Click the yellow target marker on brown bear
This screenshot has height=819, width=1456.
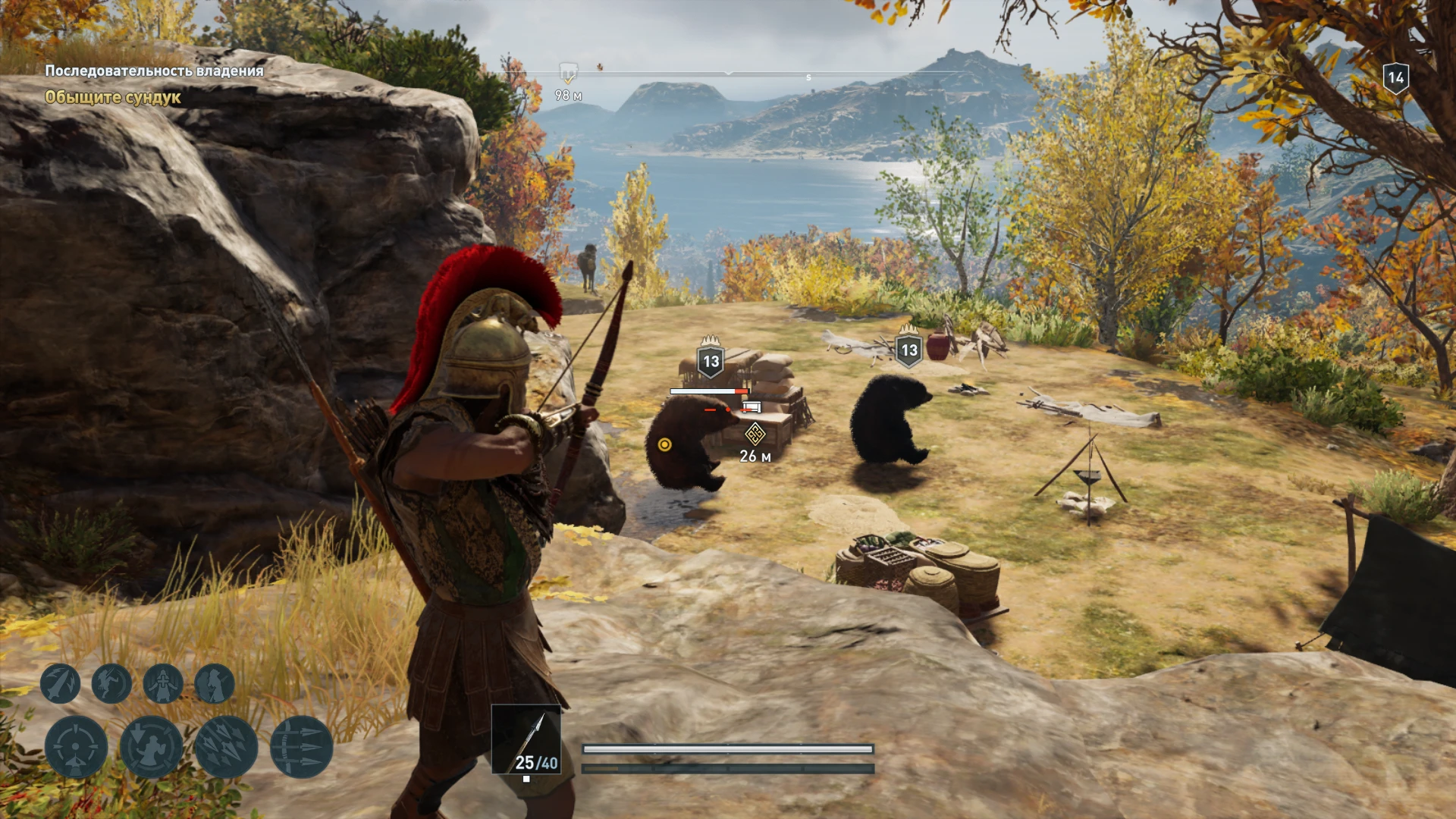(x=665, y=444)
